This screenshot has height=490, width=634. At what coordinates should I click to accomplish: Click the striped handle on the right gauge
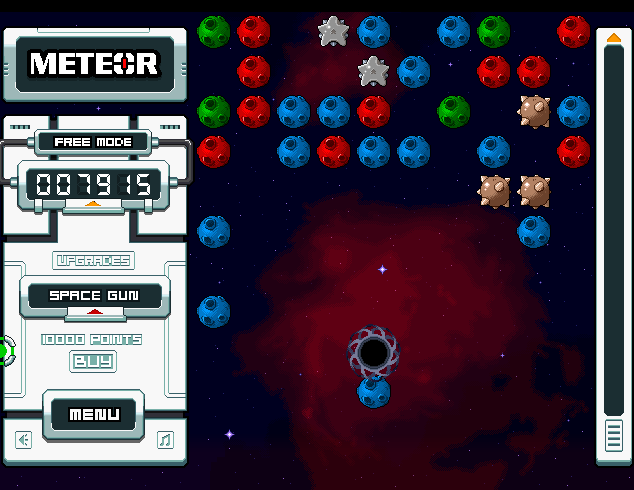(613, 435)
